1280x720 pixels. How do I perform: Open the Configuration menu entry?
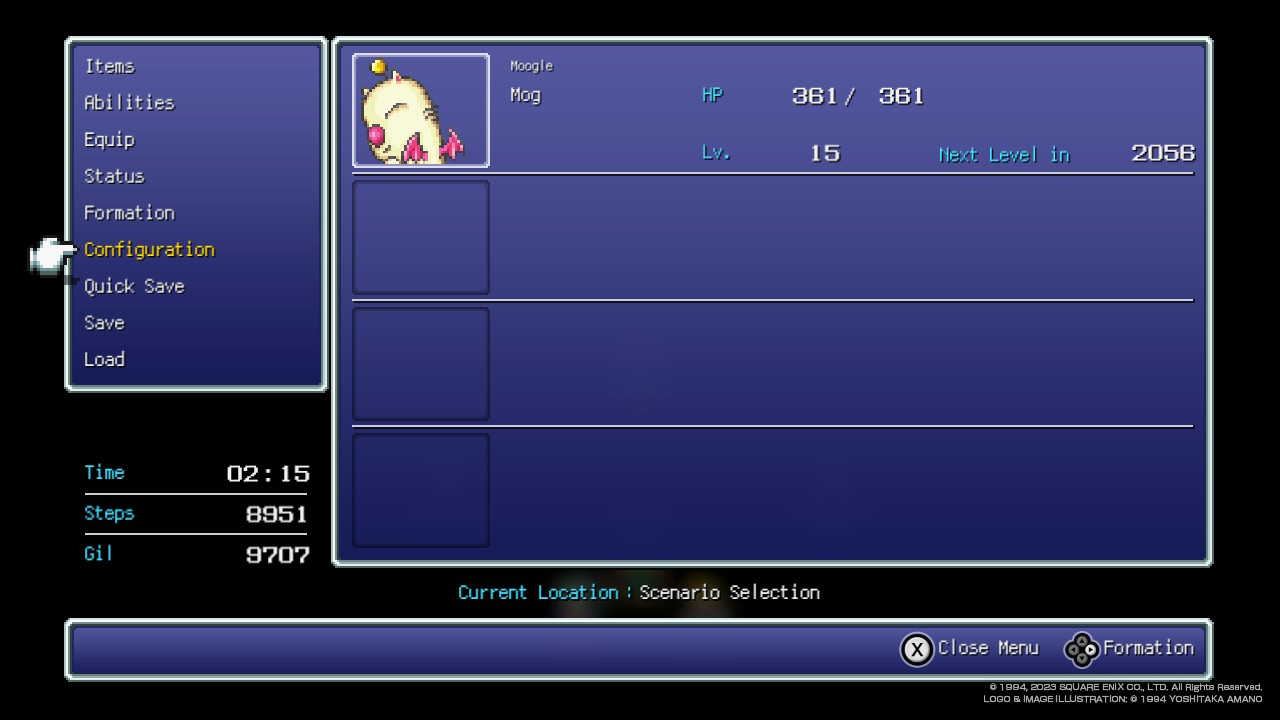pos(149,250)
